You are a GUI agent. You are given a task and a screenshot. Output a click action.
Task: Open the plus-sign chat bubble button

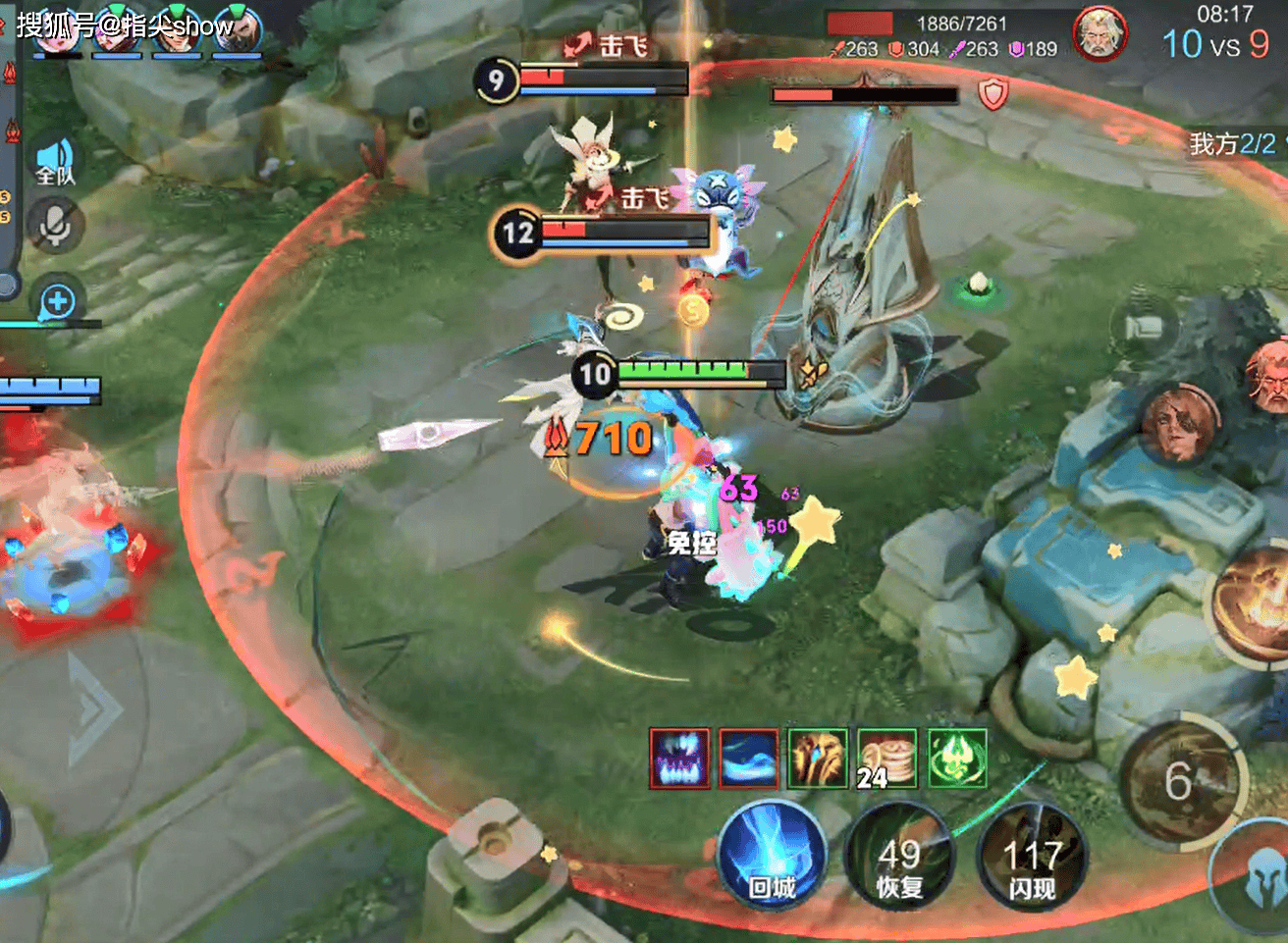point(57,301)
